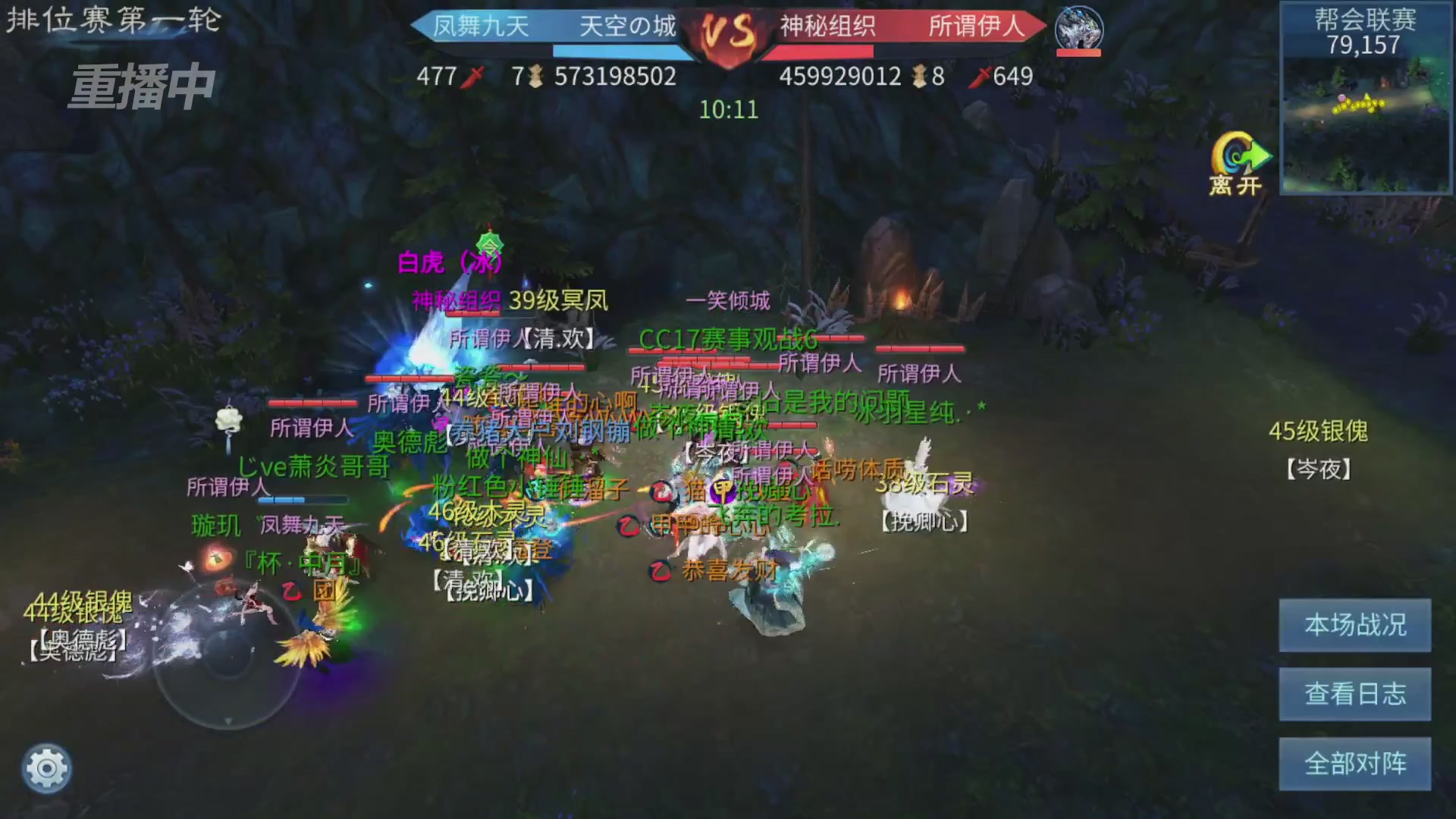View 全部对阵 all matchups

[x=1354, y=762]
